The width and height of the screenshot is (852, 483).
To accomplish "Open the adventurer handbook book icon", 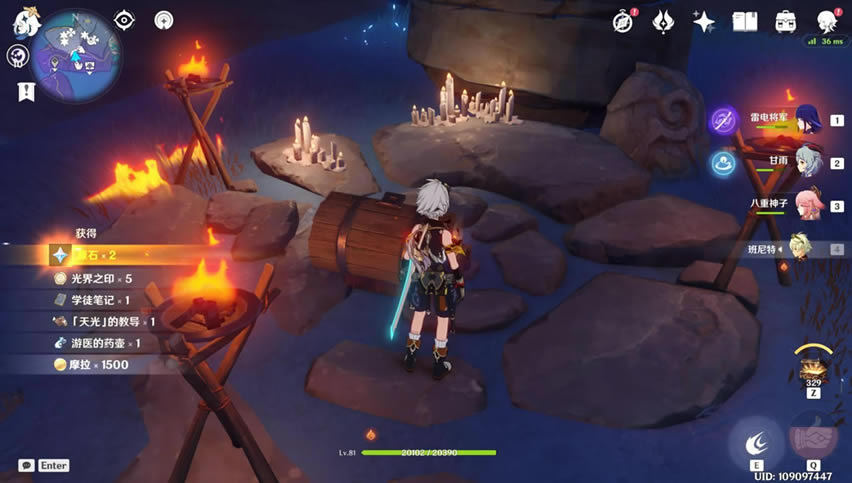I will point(744,21).
